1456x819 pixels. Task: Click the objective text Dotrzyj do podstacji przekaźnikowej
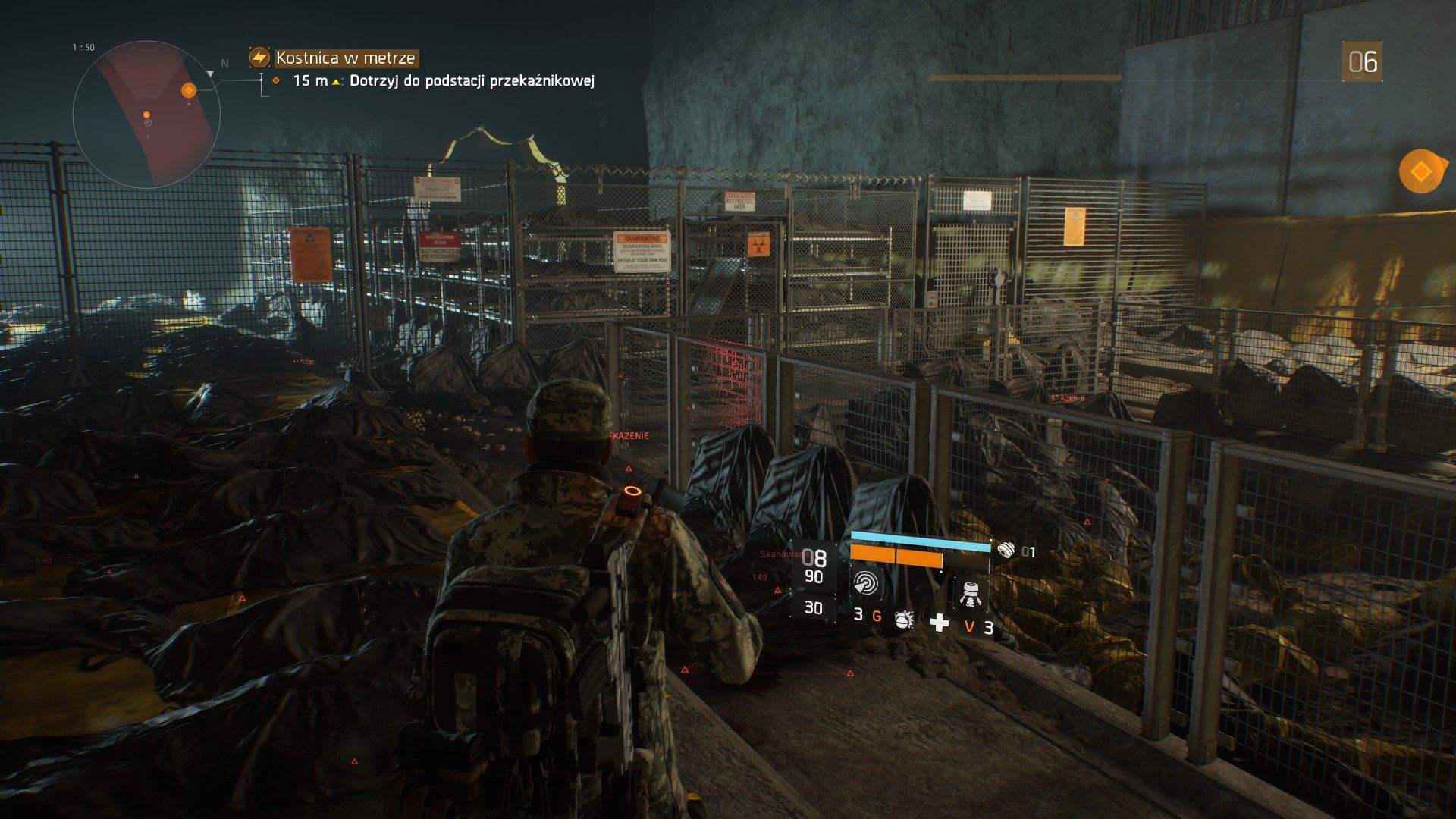pos(472,82)
